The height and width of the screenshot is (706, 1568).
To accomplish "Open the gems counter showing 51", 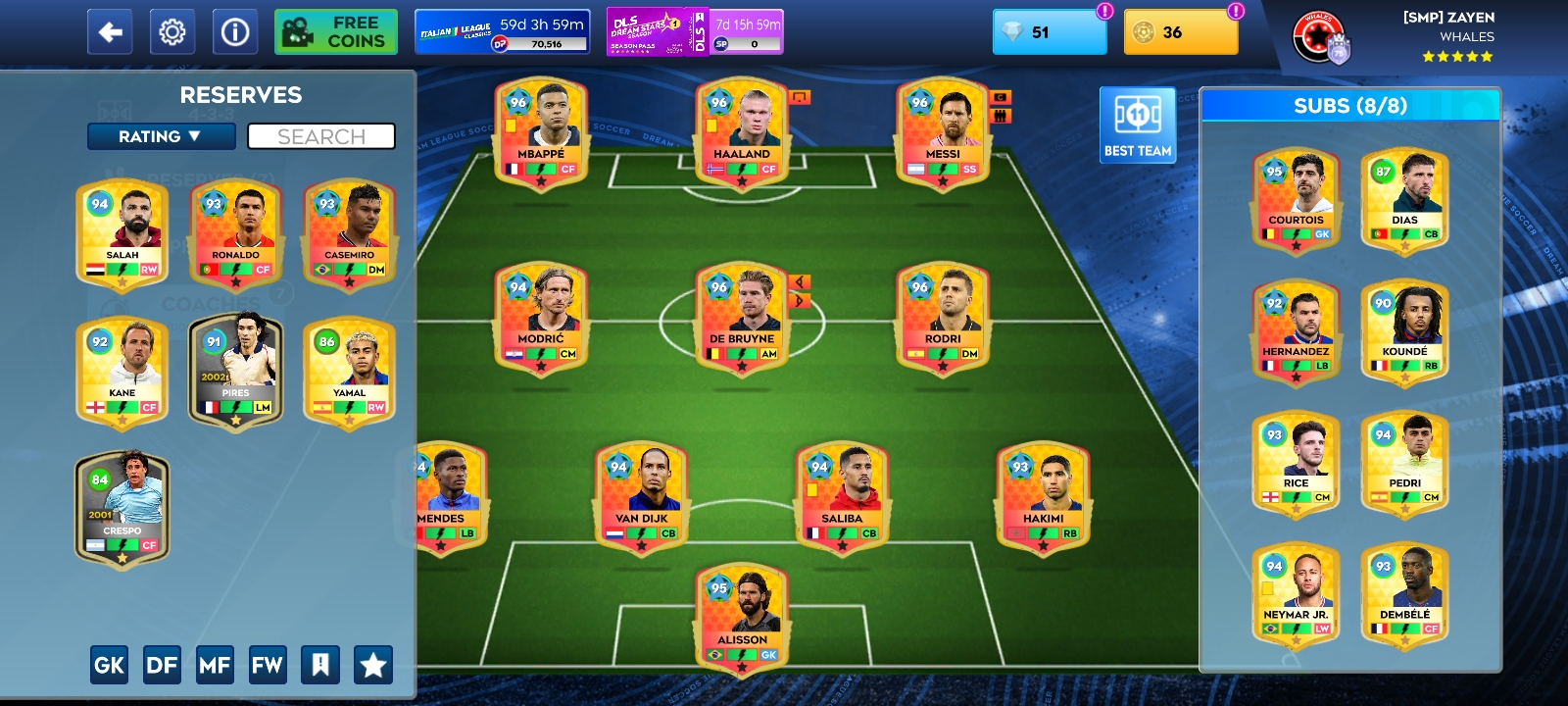I will pyautogui.click(x=1048, y=32).
